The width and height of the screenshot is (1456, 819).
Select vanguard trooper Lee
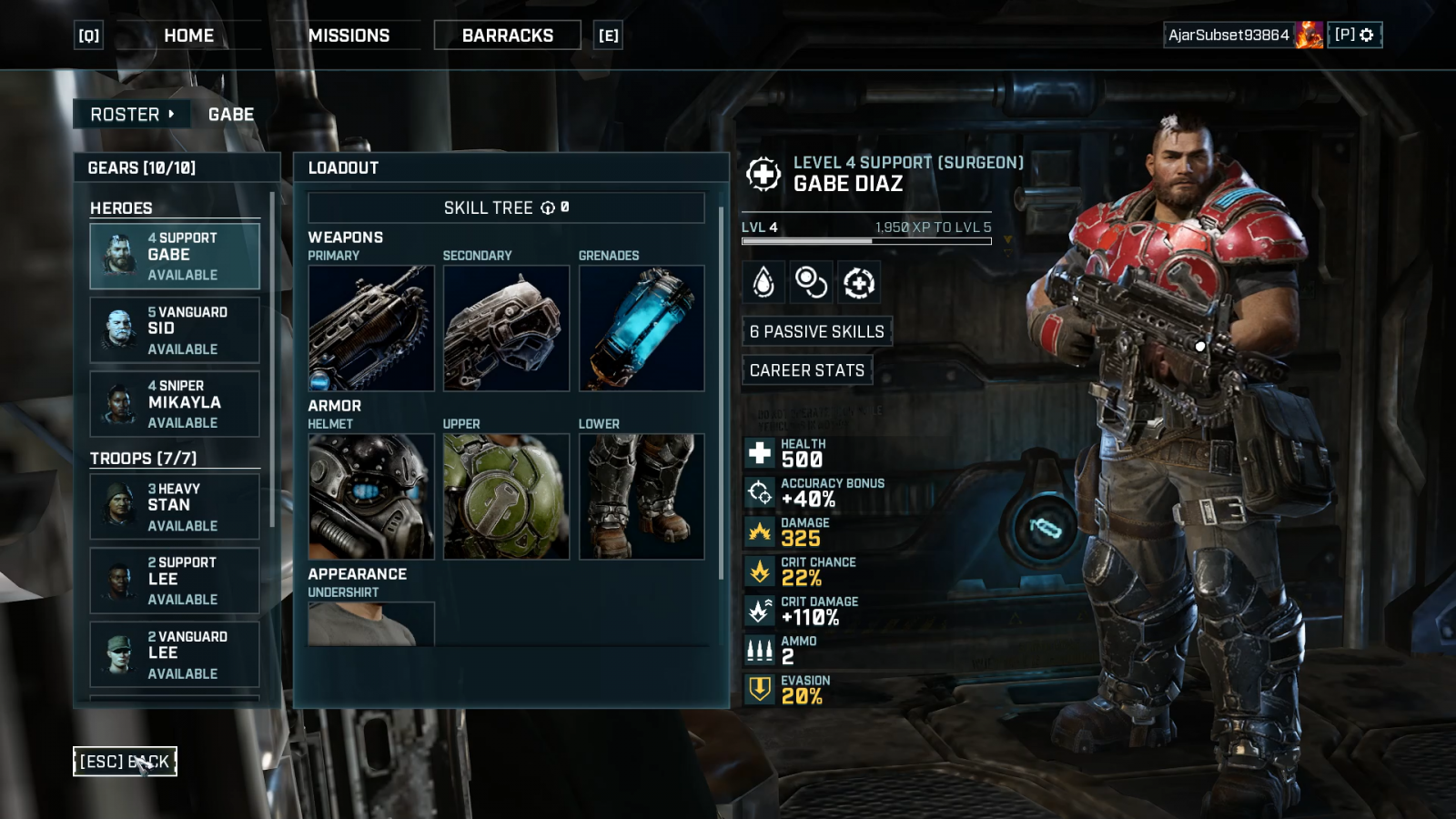point(175,654)
